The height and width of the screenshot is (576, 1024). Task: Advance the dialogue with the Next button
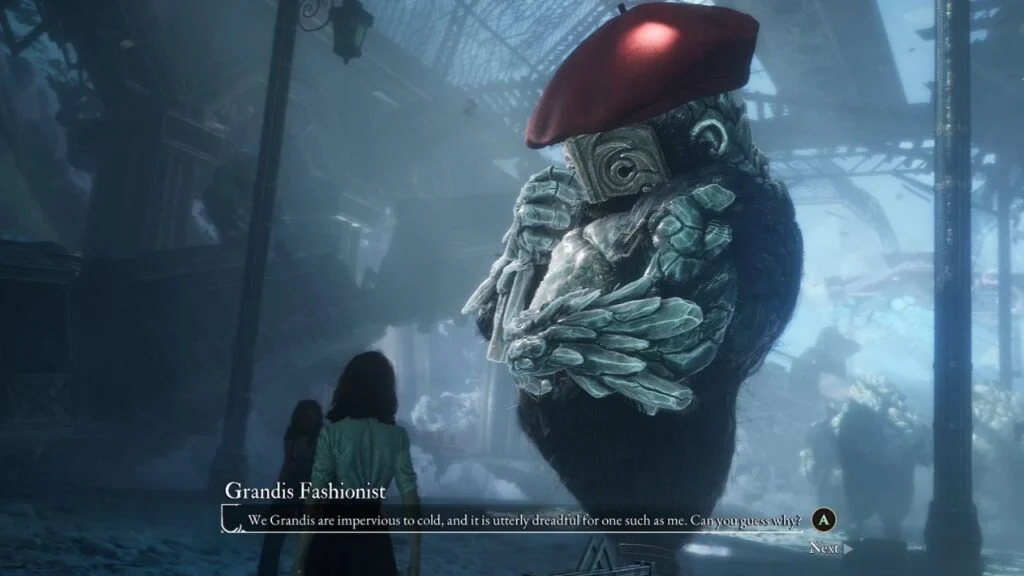point(829,547)
